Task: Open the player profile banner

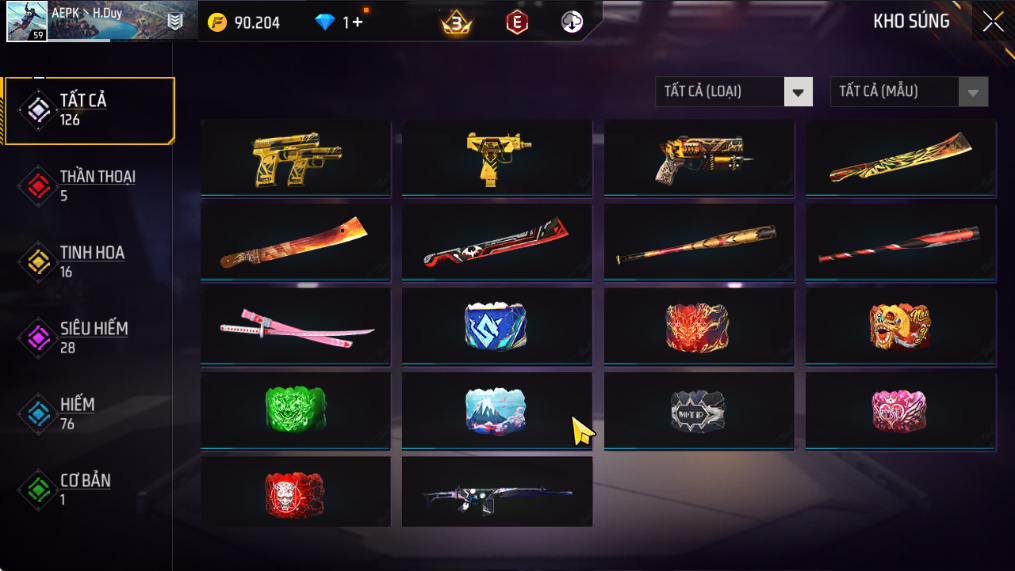Action: tap(95, 21)
